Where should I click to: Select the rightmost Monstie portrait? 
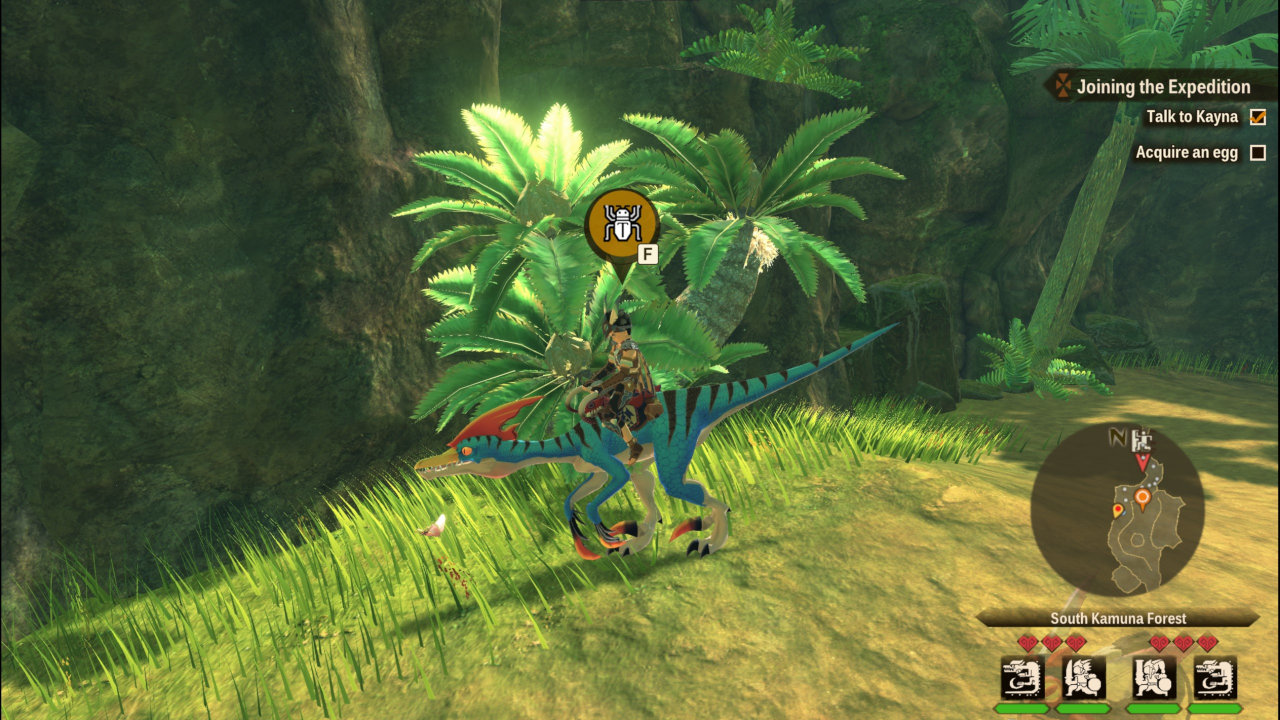click(x=1214, y=676)
